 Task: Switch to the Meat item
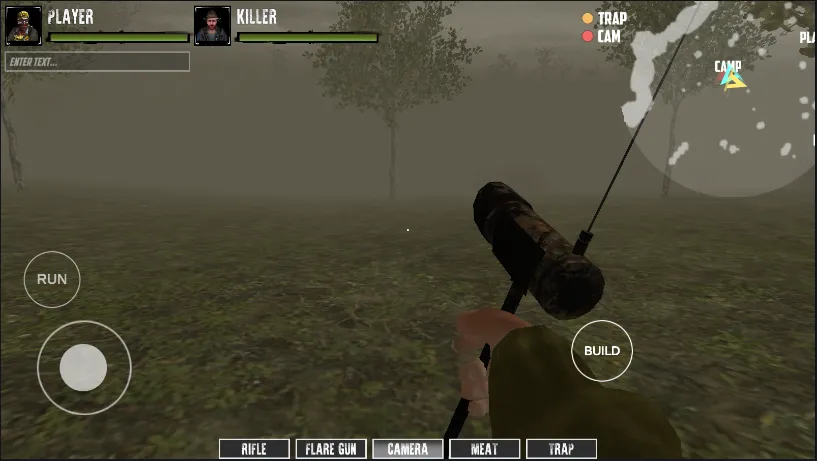pos(484,450)
